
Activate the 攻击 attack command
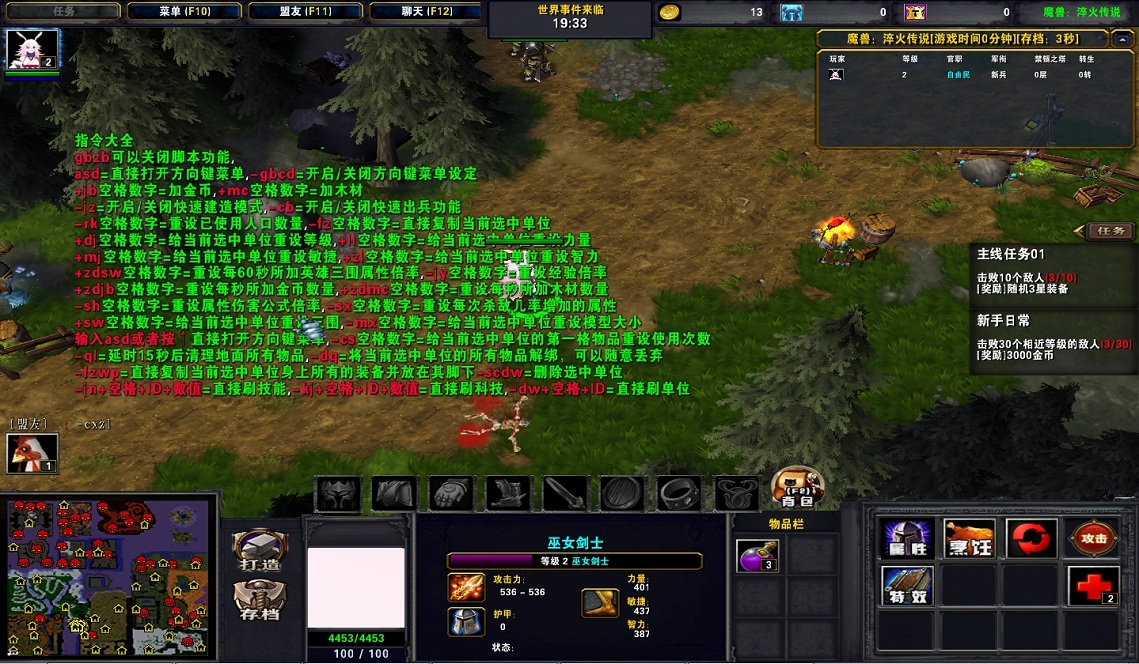click(1093, 539)
